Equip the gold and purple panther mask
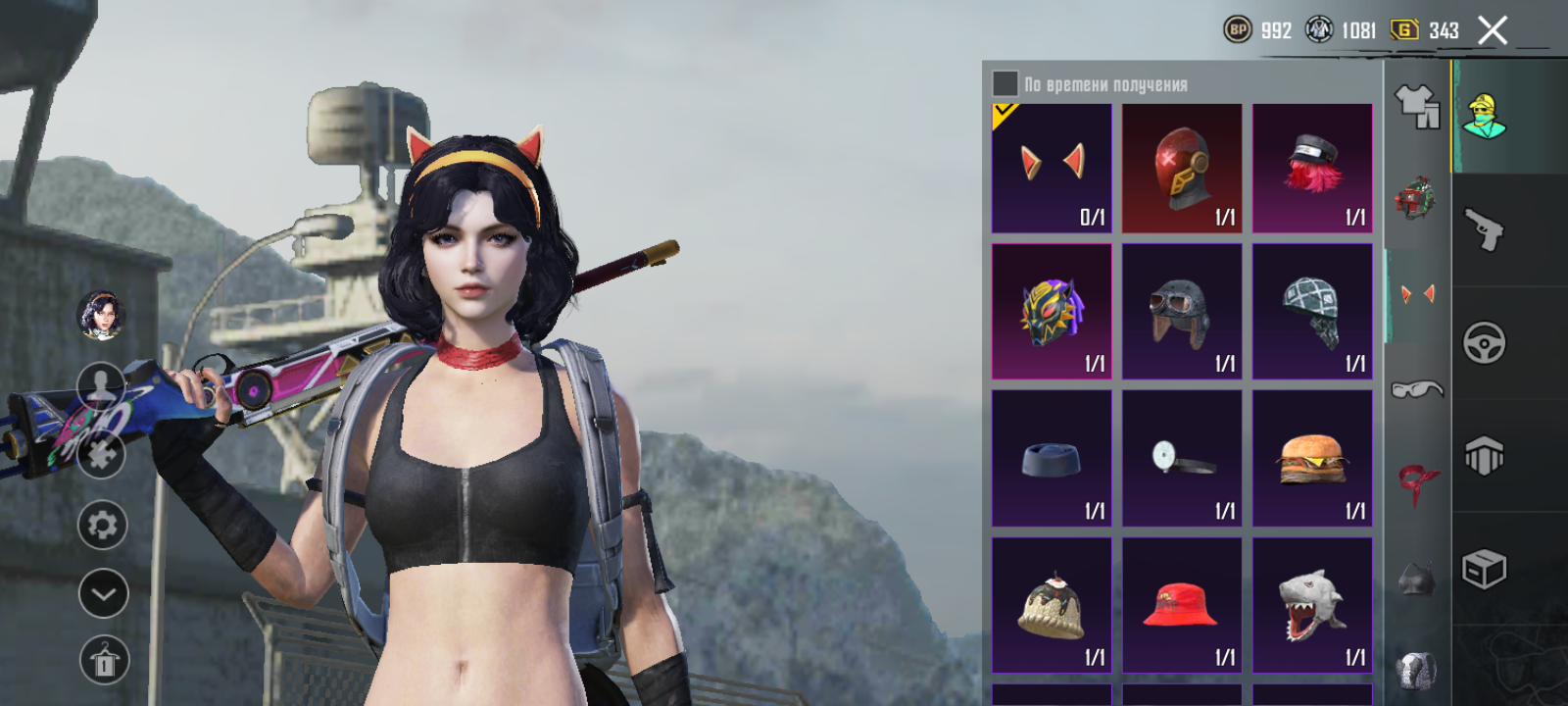 [1052, 312]
